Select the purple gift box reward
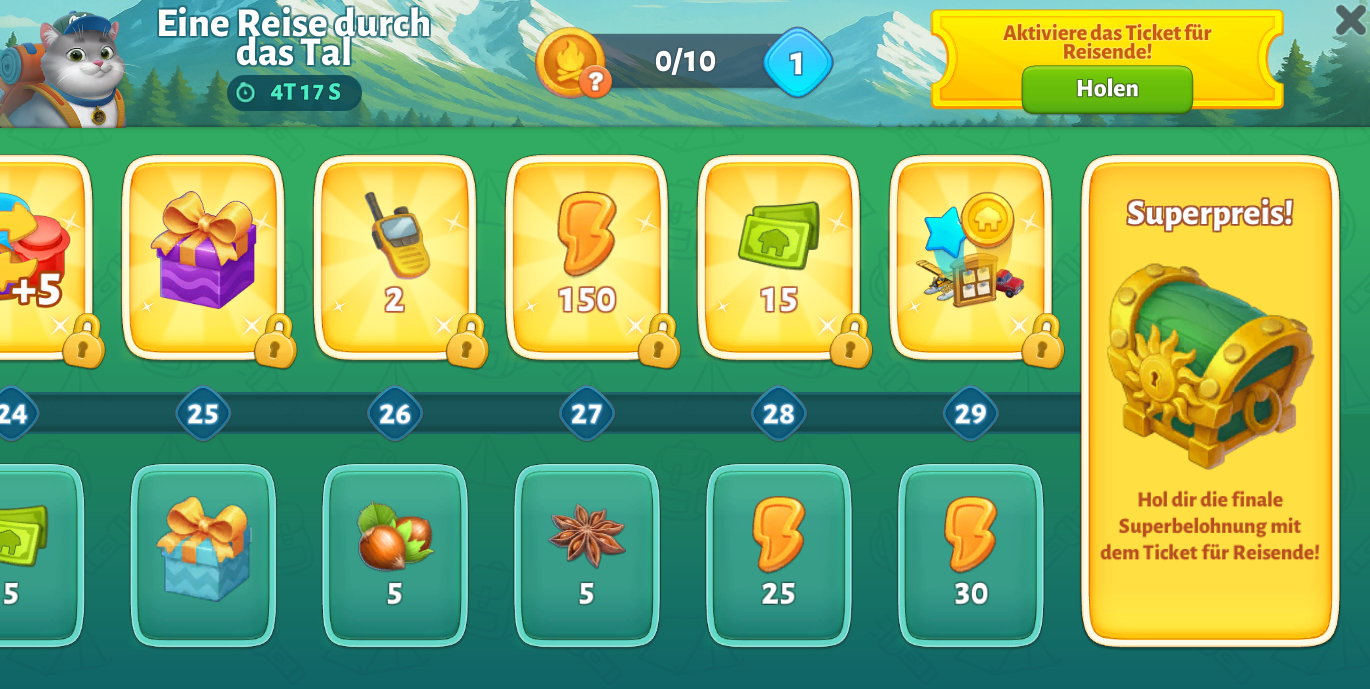The height and width of the screenshot is (689, 1370). [203, 255]
